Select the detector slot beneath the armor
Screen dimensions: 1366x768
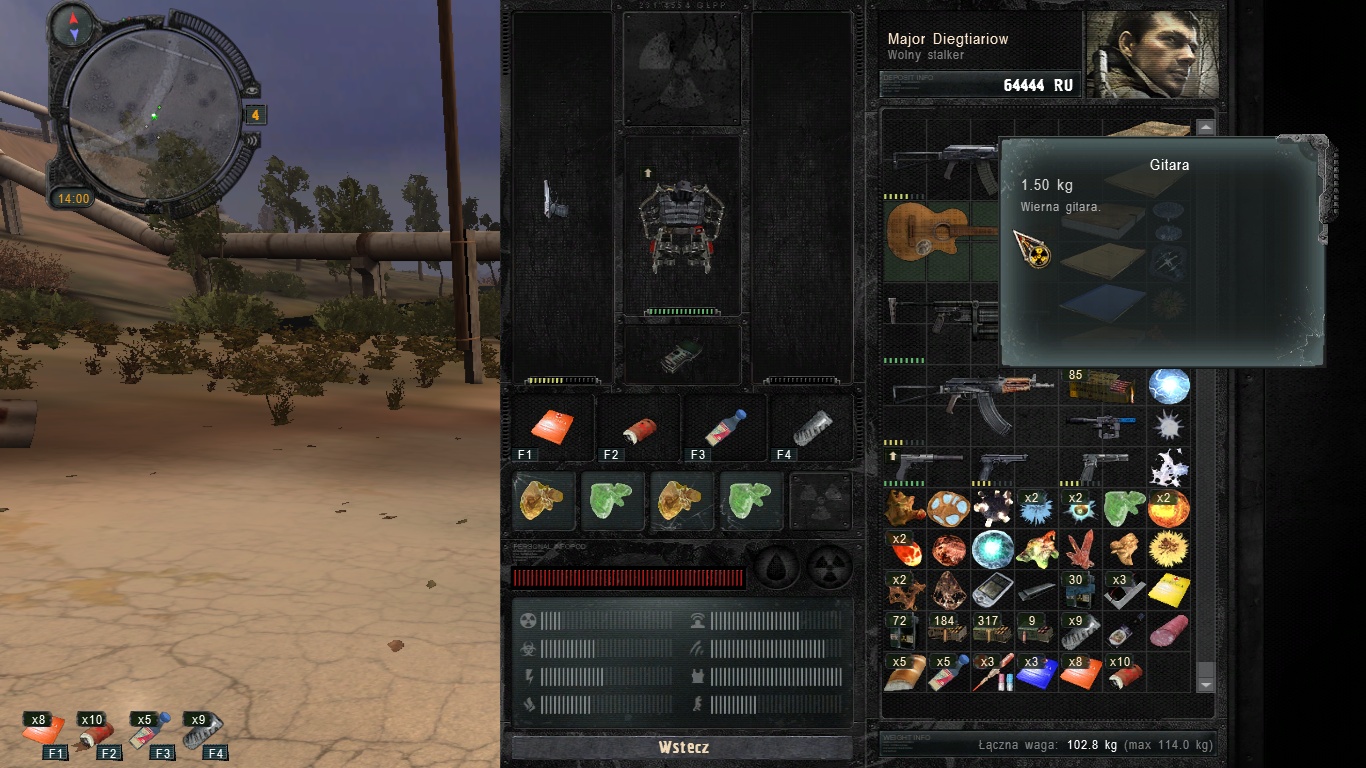pyautogui.click(x=682, y=355)
